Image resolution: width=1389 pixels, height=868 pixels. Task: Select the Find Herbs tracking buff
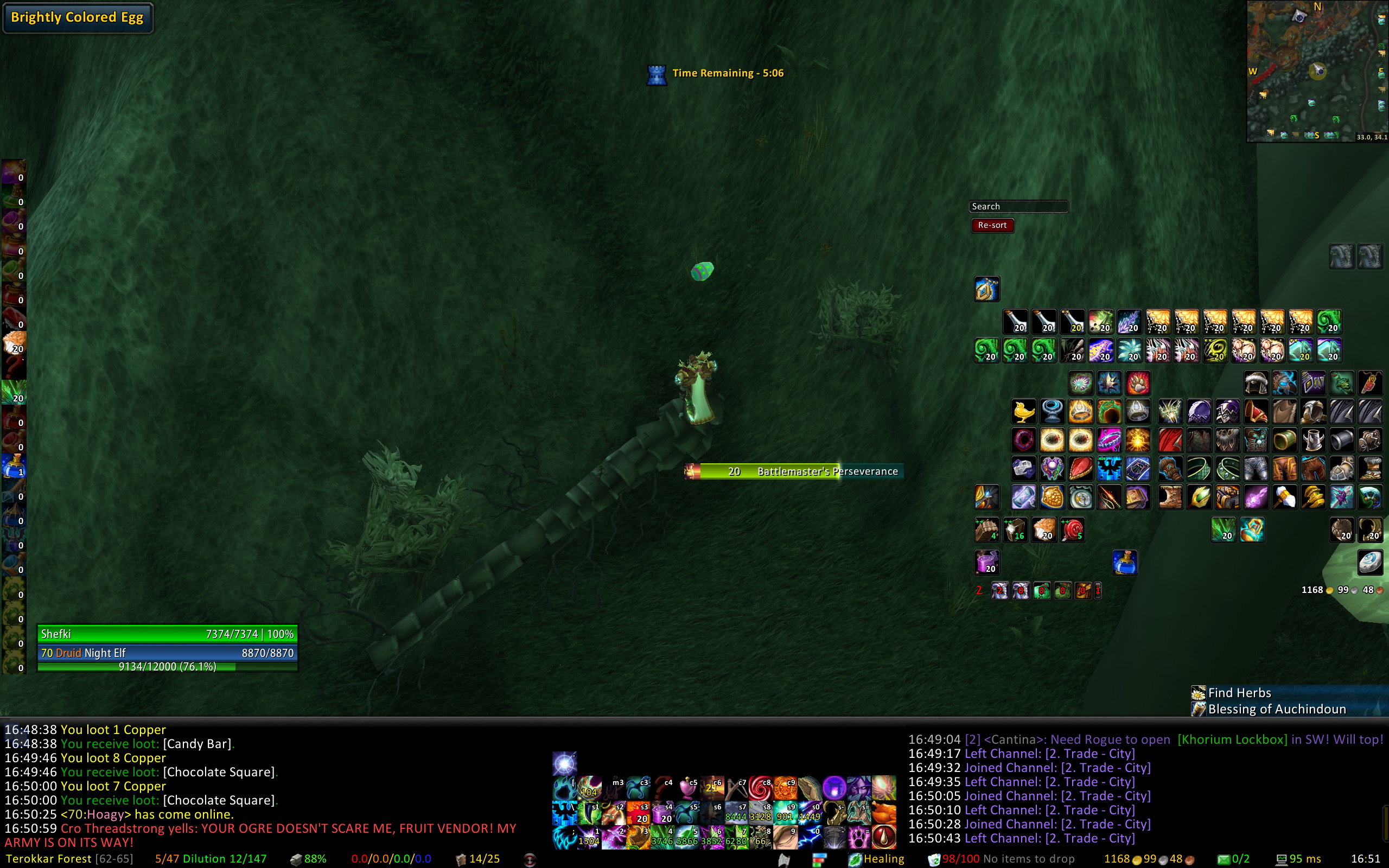pos(1239,693)
